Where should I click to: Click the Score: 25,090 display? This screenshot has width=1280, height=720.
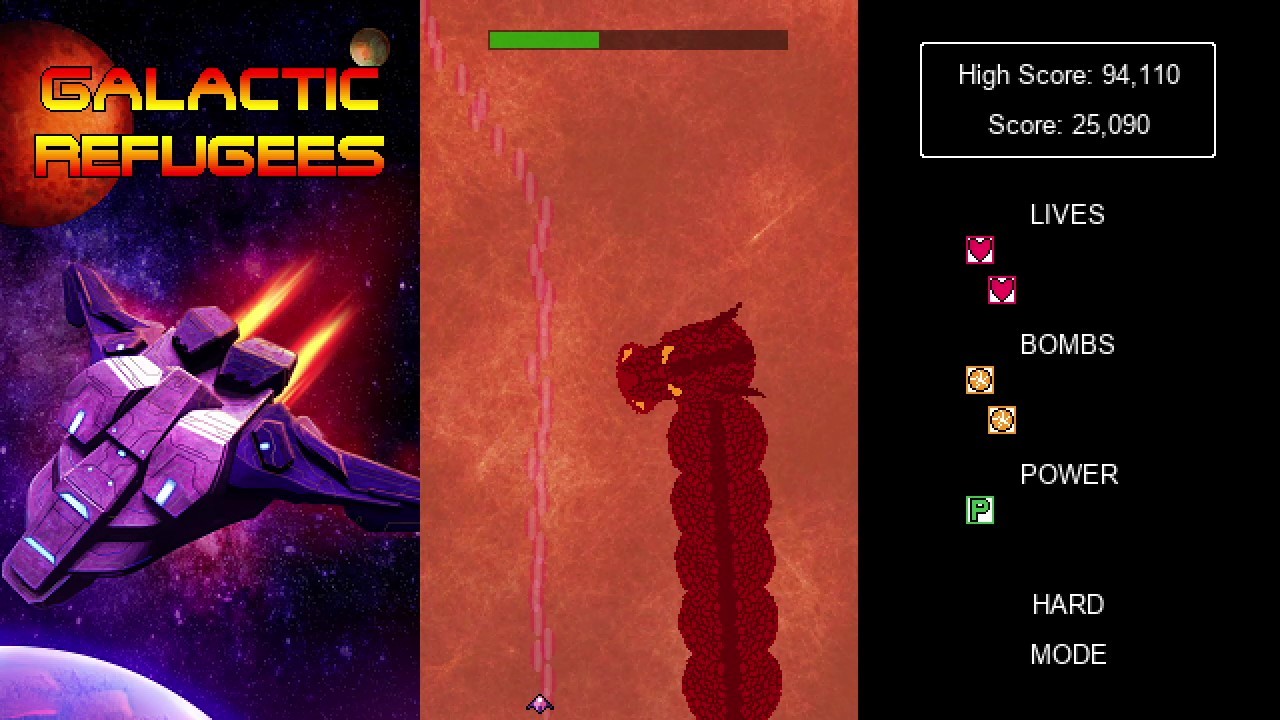click(1067, 125)
